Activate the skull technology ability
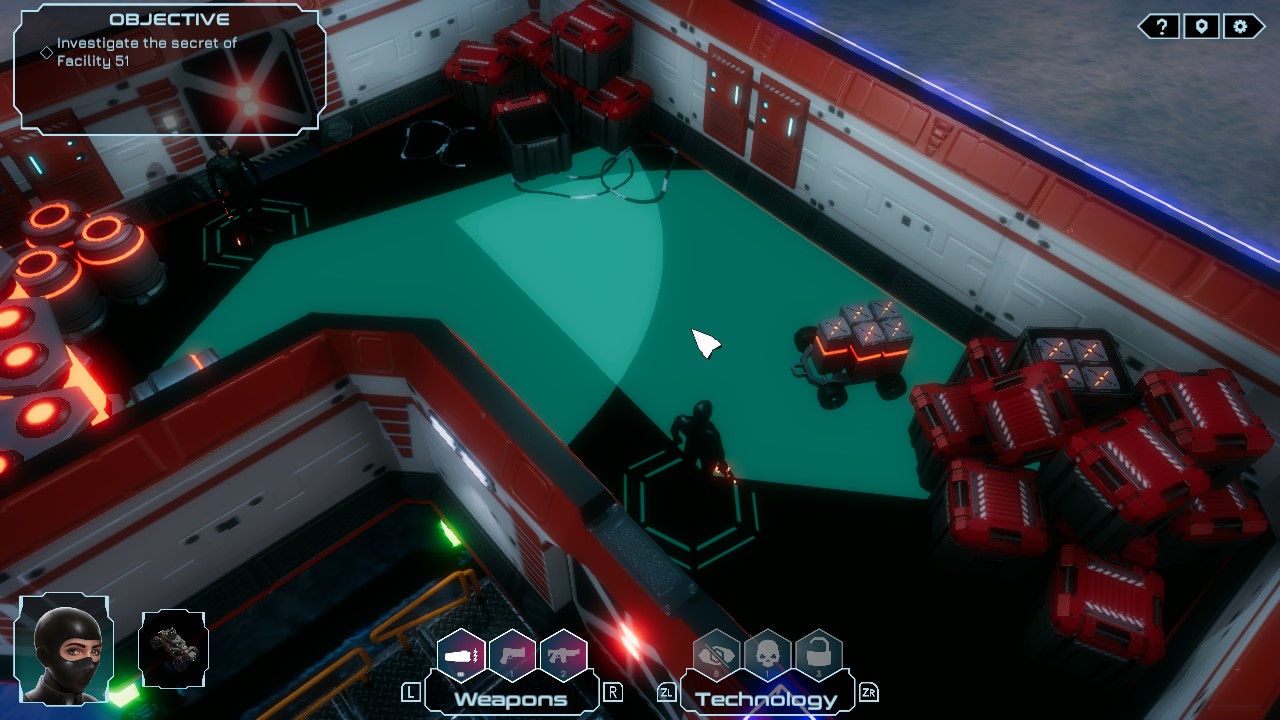The width and height of the screenshot is (1280, 720). click(765, 655)
